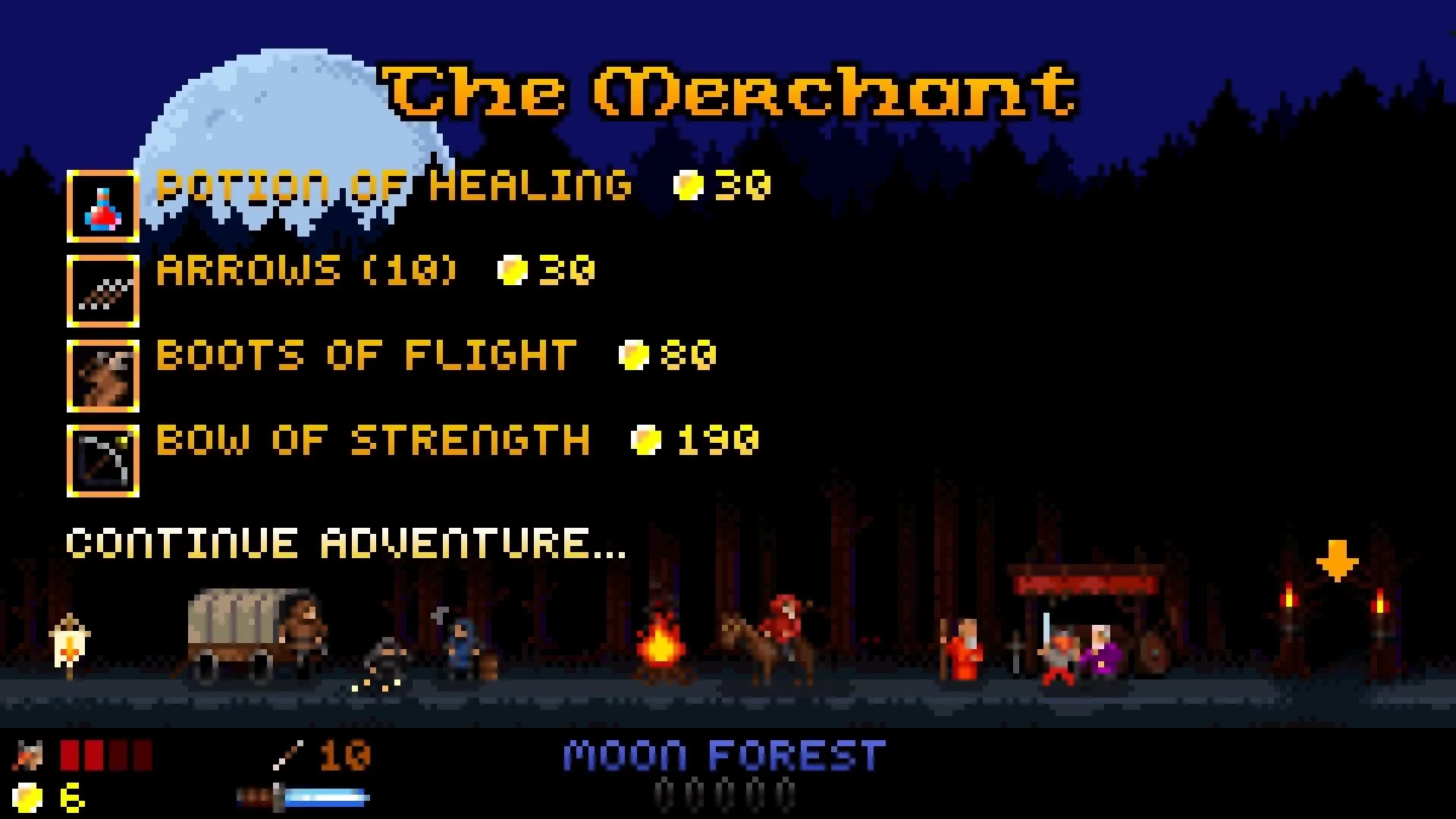This screenshot has height=819, width=1456.
Task: Select the Potion of Healing icon
Action: pos(103,206)
